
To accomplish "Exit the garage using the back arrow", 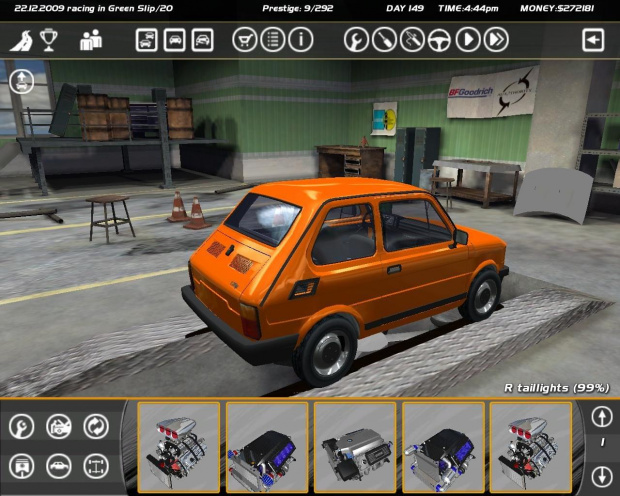I will (x=594, y=40).
